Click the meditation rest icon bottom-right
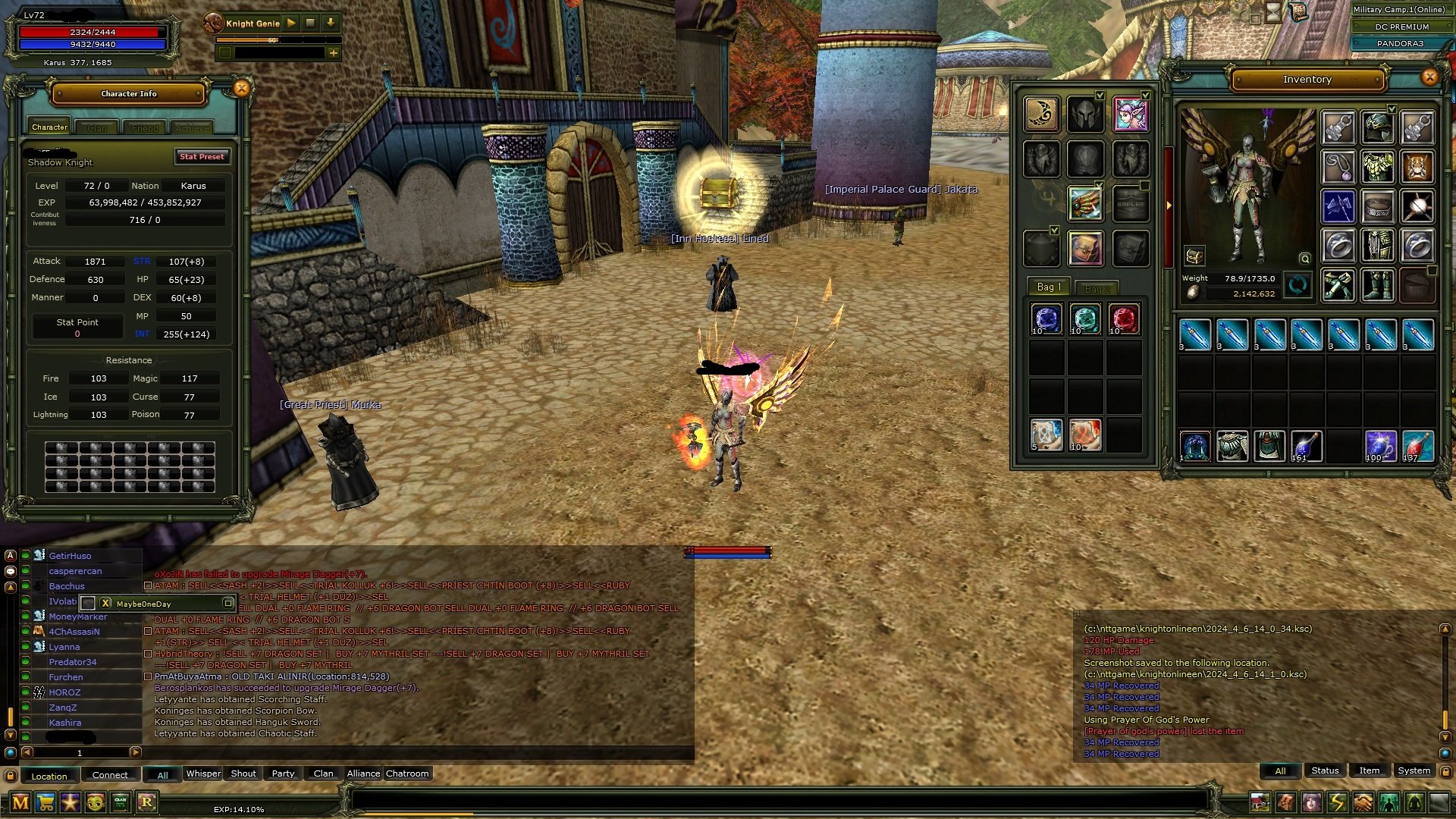The height and width of the screenshot is (819, 1456). [x=1414, y=802]
